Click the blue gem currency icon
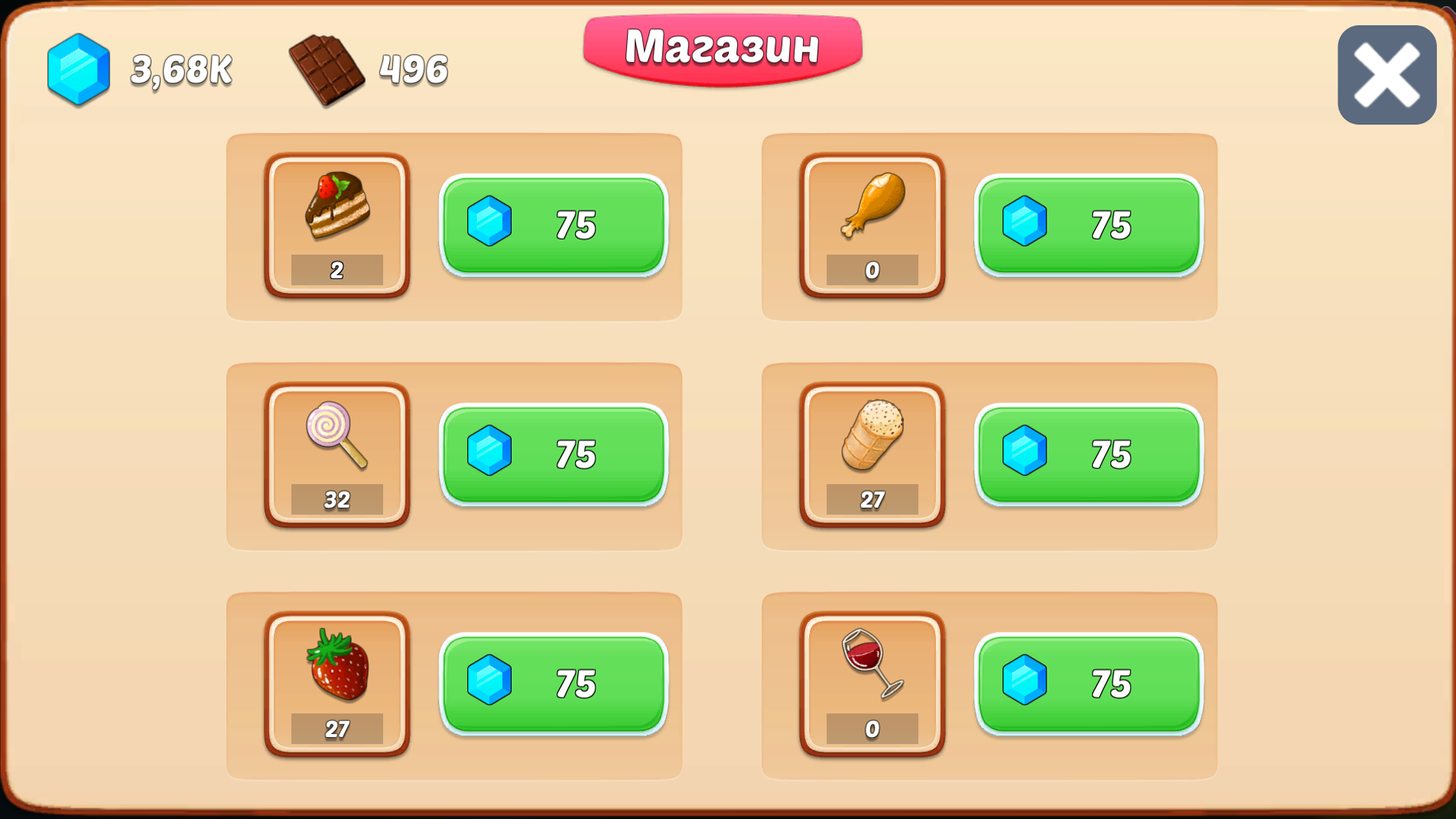The height and width of the screenshot is (819, 1456). (x=78, y=71)
